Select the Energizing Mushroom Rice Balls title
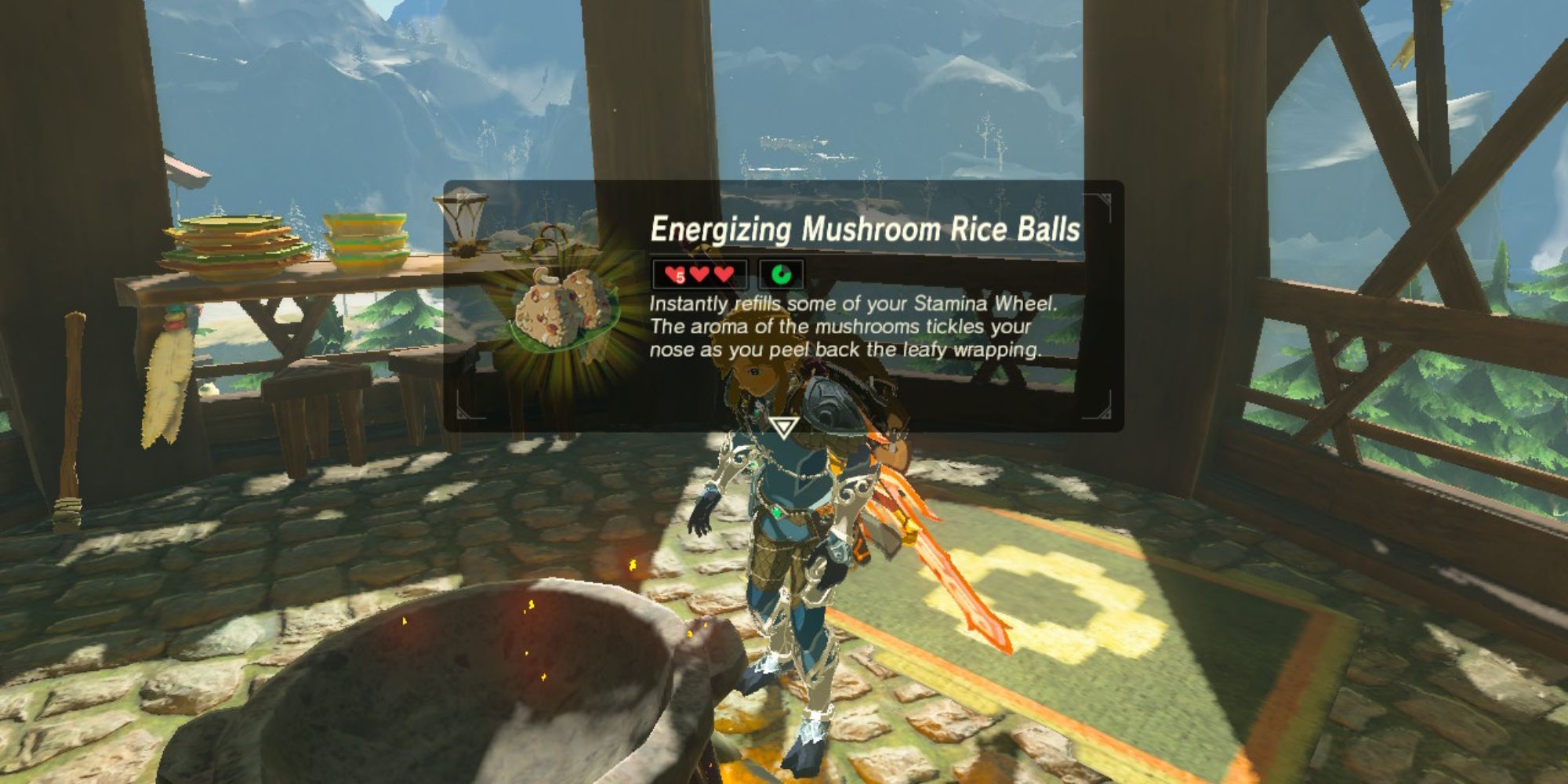Screen dimensions: 1568x784 866,230
